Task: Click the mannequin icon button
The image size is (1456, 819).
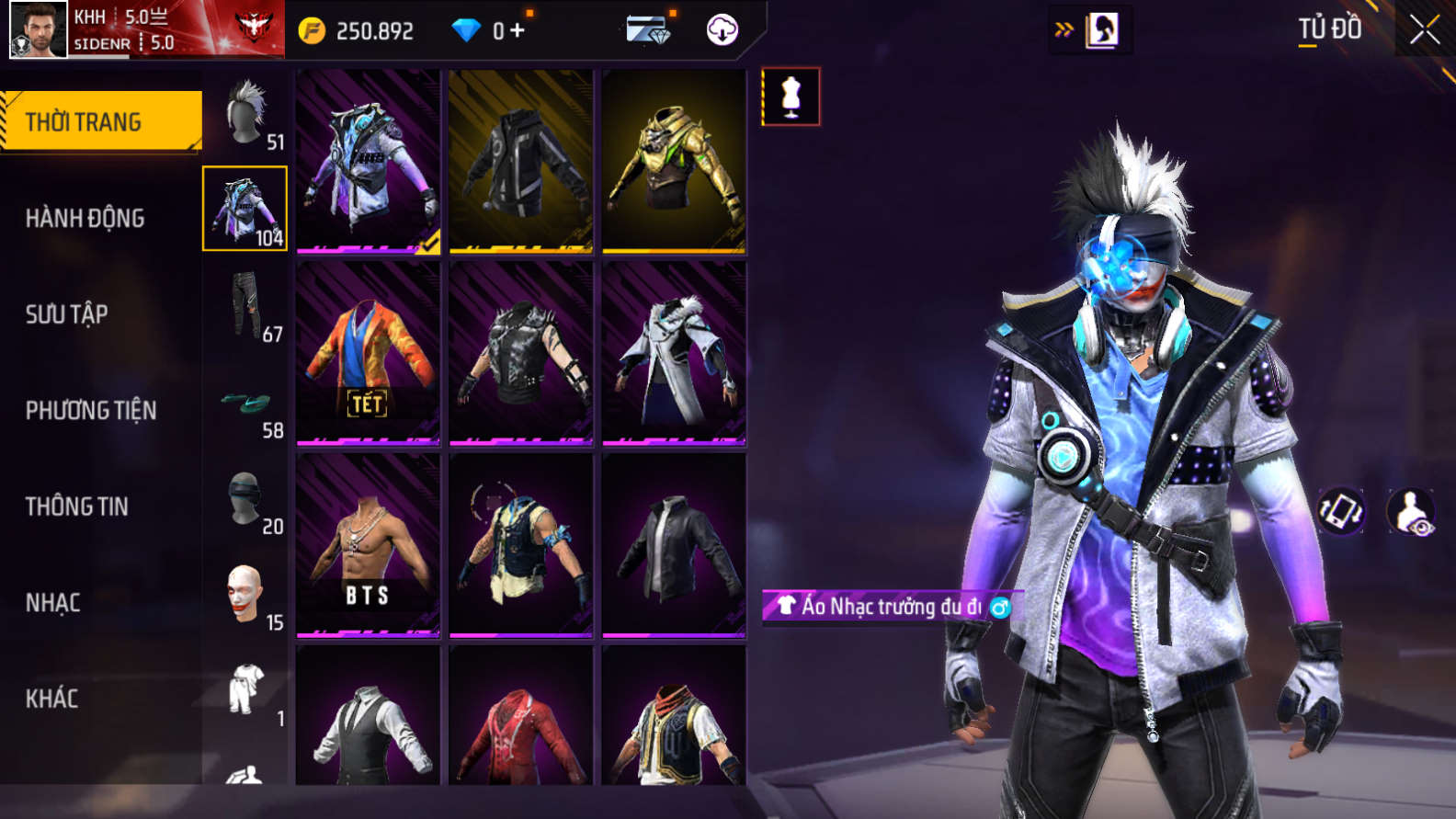Action: coord(791,97)
